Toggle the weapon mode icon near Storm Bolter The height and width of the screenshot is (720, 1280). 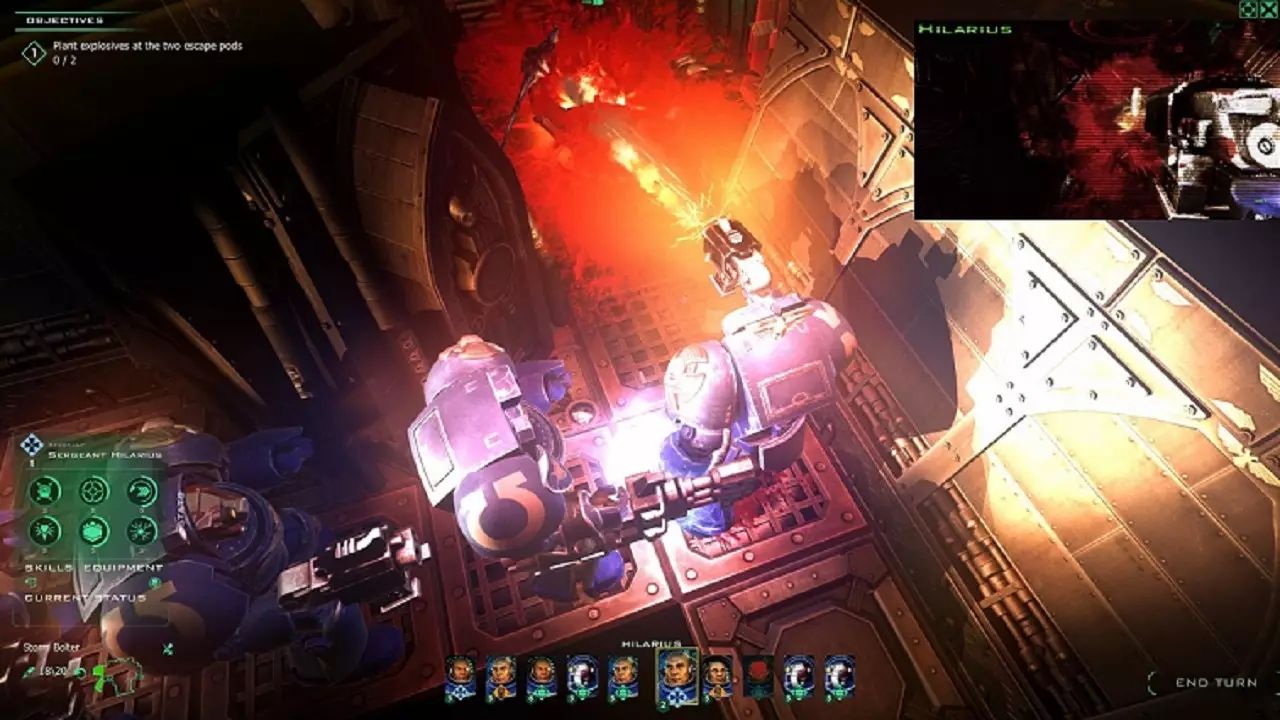click(166, 647)
